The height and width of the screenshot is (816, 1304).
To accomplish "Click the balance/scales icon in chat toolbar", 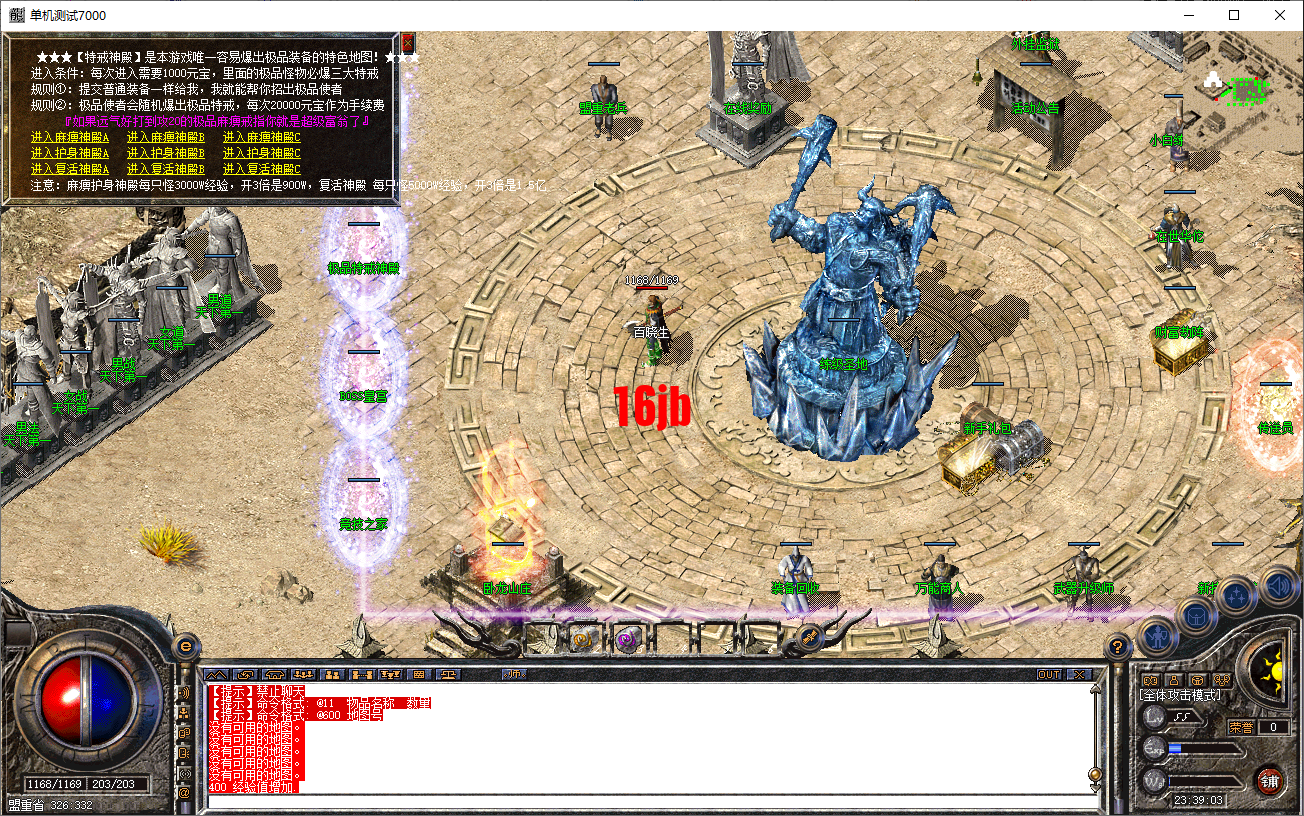I will (449, 674).
